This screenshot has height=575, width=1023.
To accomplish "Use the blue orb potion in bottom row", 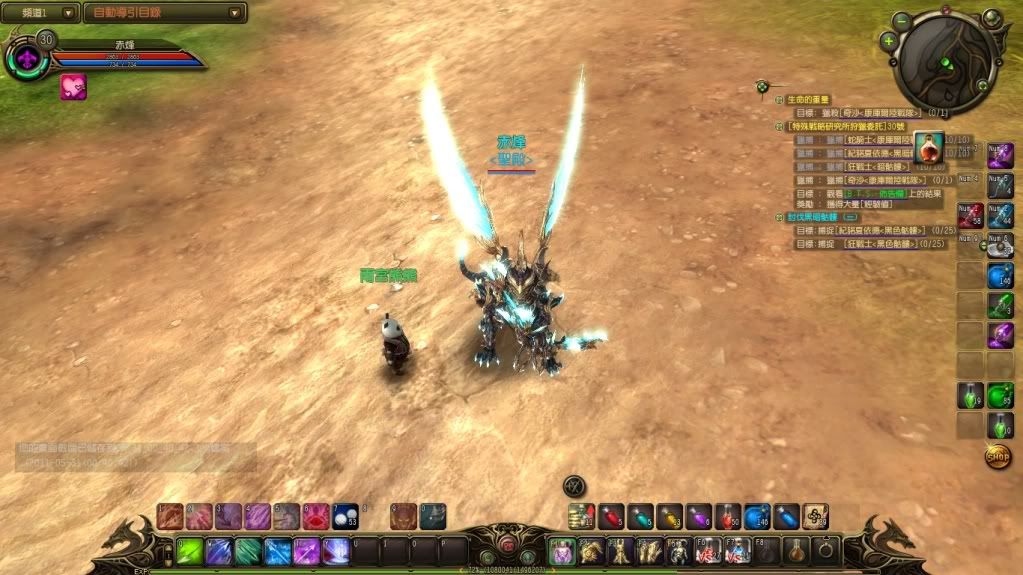I will 757,516.
